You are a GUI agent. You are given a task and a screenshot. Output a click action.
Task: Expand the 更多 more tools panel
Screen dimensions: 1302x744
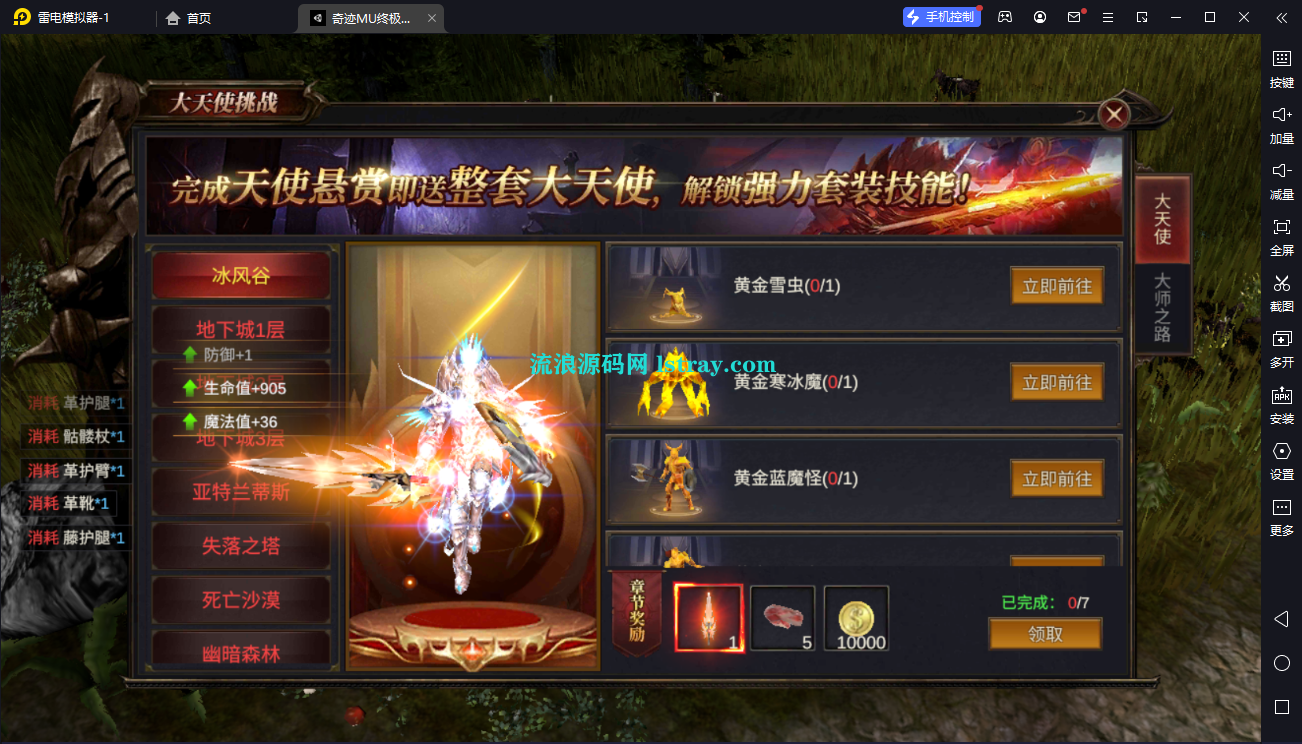coord(1281,516)
